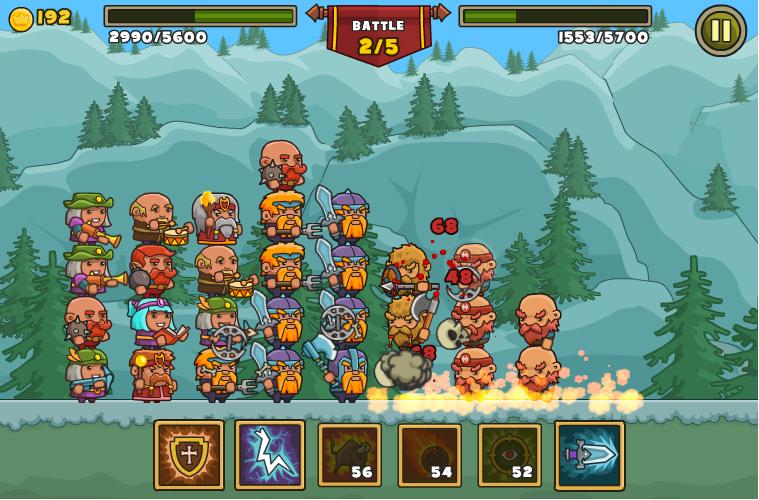Cast the lightning bolt spell

click(270, 455)
